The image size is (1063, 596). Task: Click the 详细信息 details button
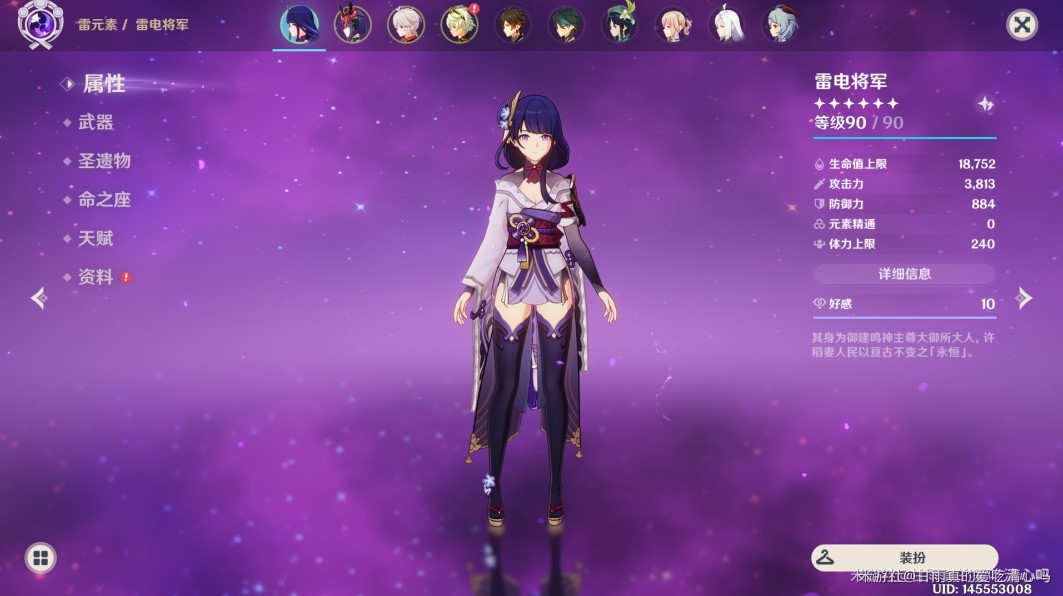[x=904, y=274]
